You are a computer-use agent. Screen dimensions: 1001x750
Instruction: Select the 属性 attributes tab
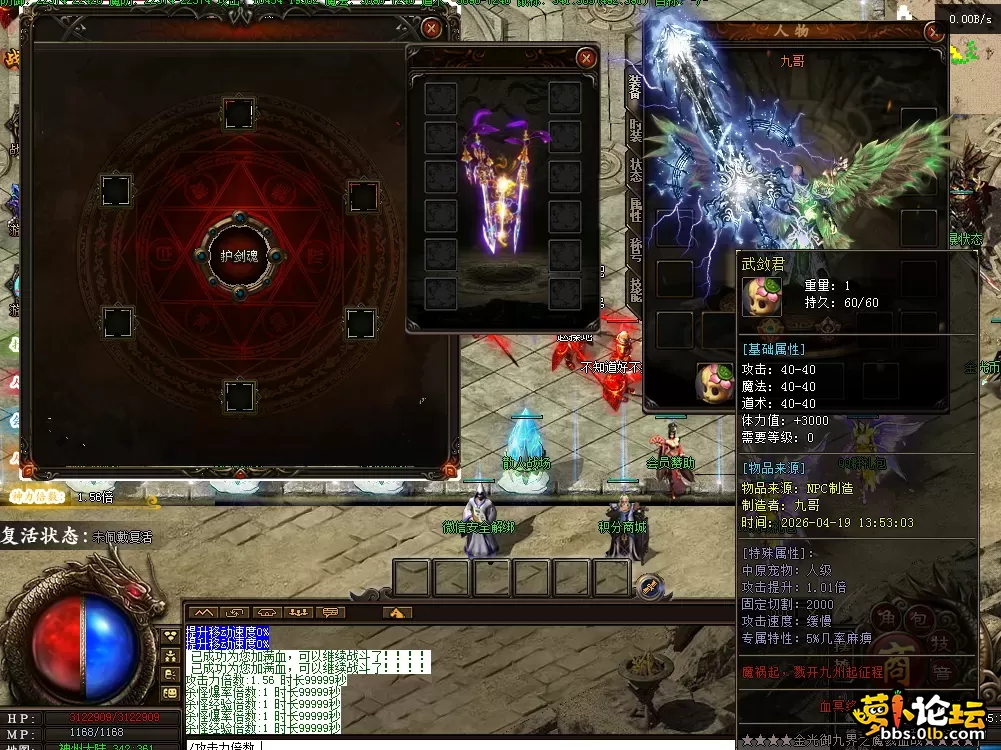point(635,208)
